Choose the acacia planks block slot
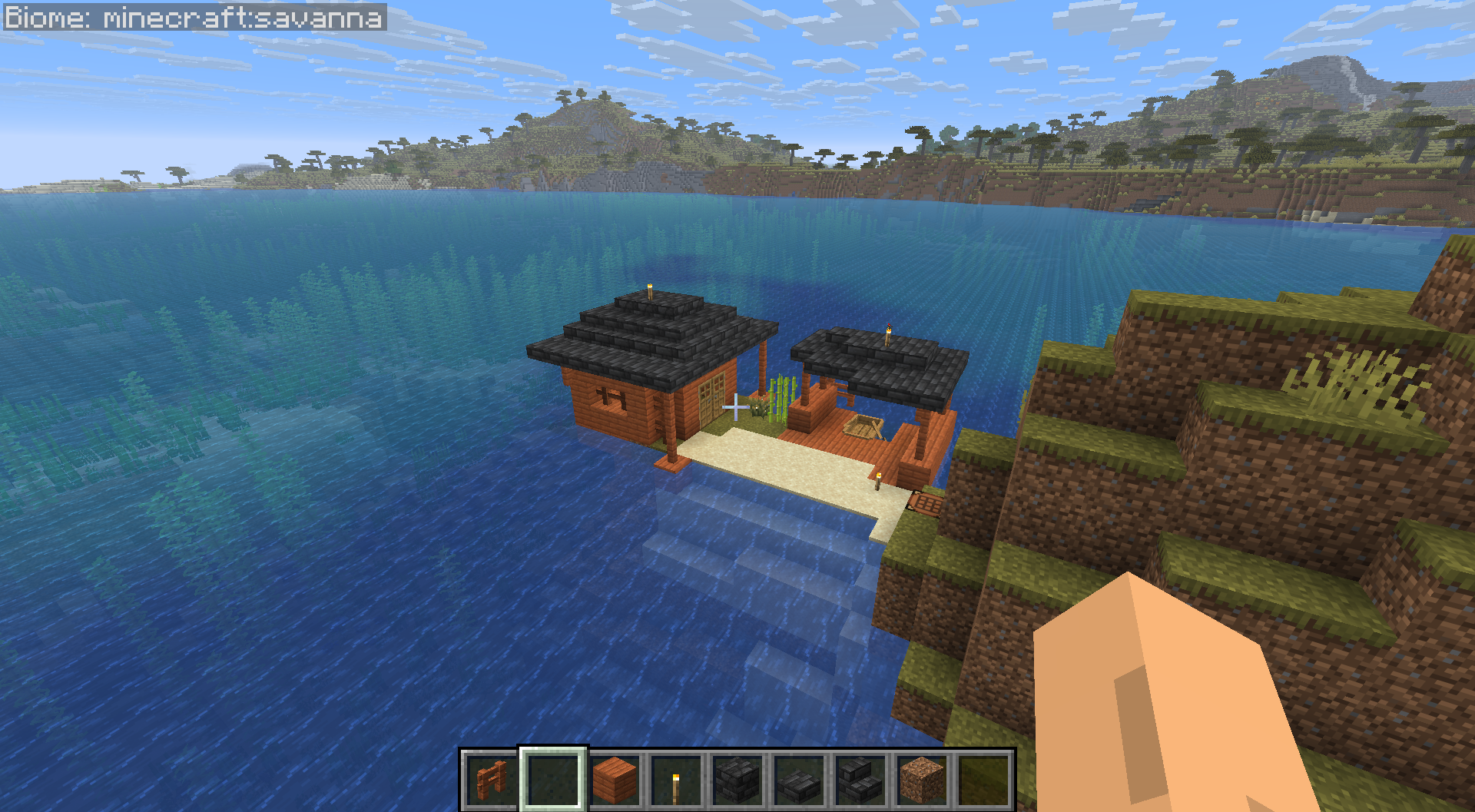This screenshot has width=1475, height=812. coord(615,780)
